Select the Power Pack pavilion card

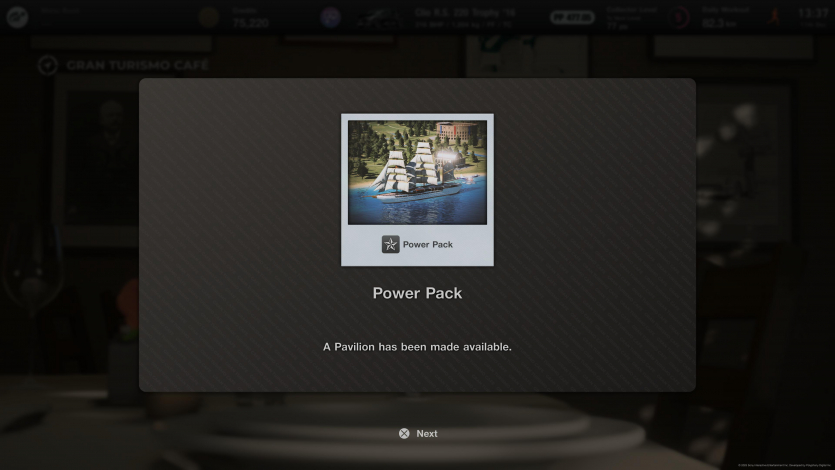(x=417, y=189)
